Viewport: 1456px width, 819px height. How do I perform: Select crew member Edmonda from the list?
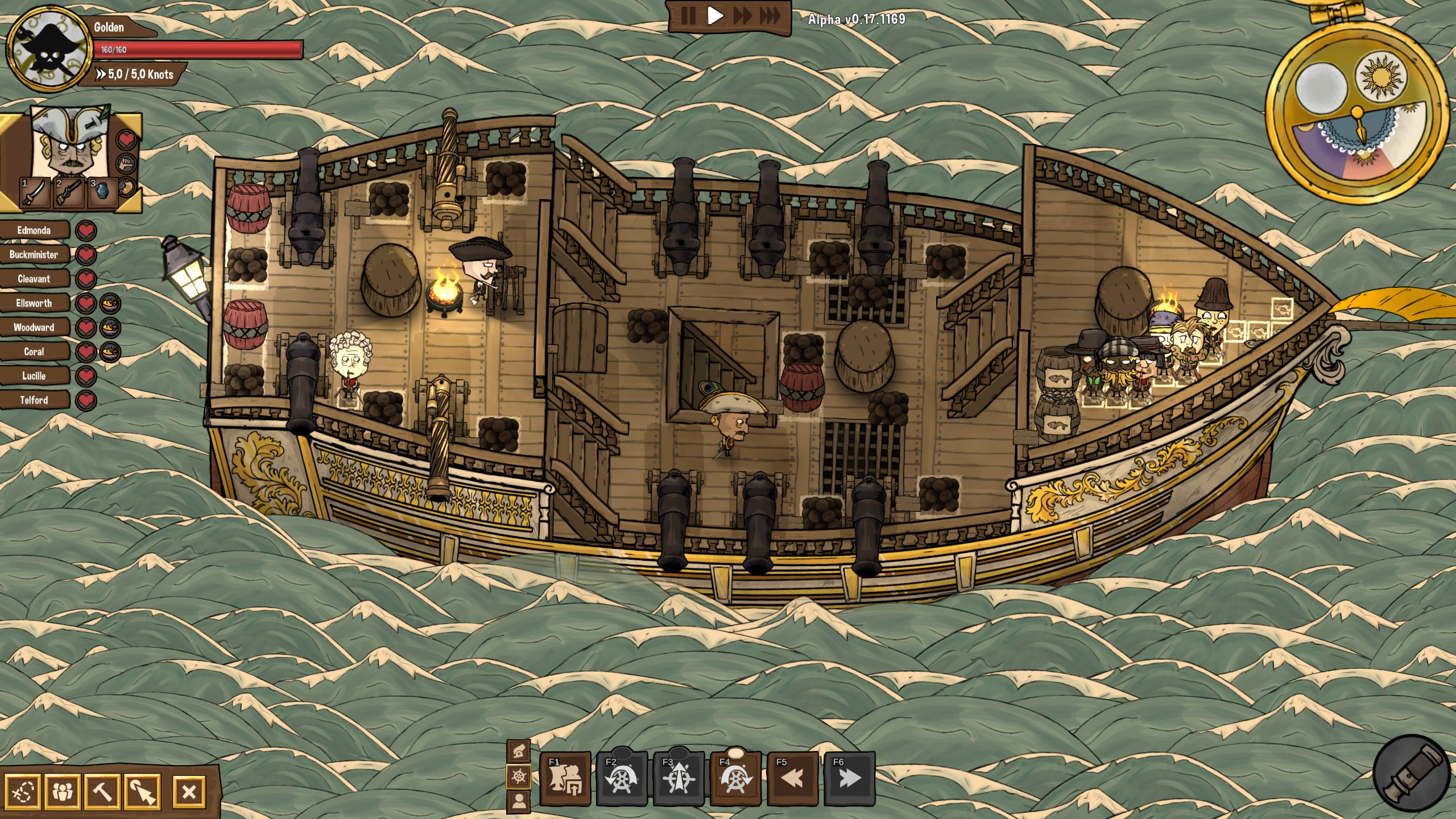pos(34,230)
